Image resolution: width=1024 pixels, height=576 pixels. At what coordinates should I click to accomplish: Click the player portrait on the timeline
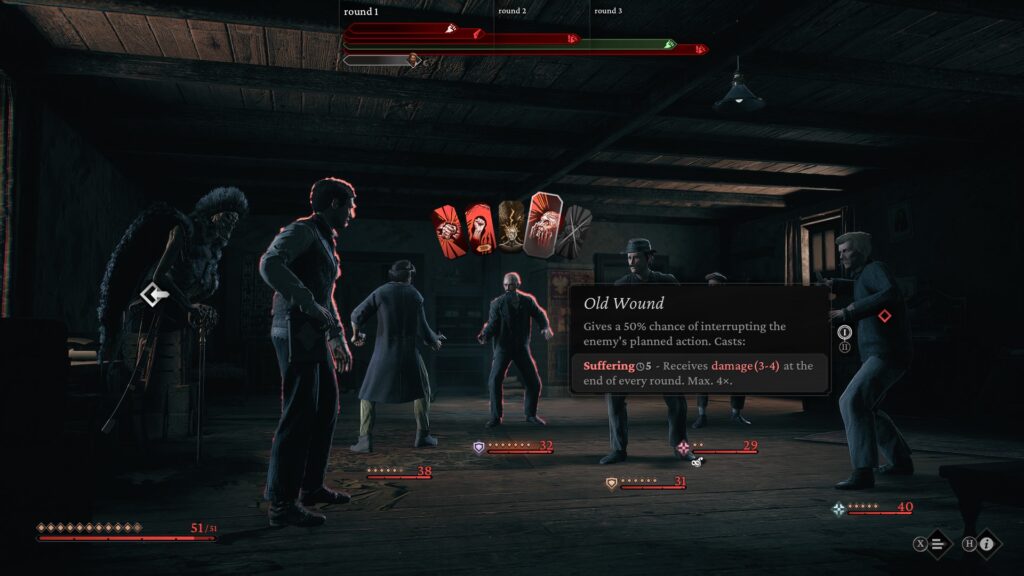pos(413,60)
